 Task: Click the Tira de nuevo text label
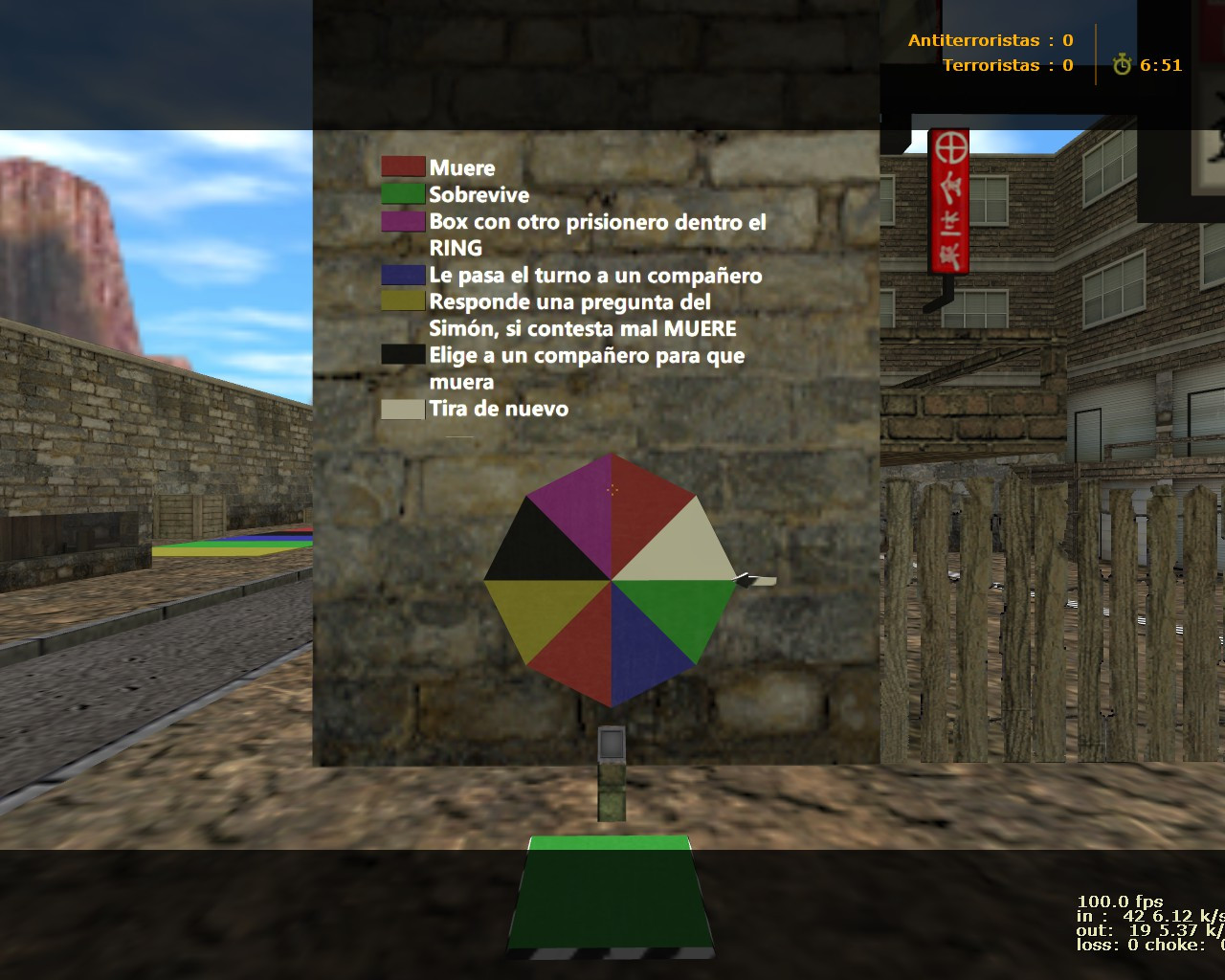click(x=499, y=409)
